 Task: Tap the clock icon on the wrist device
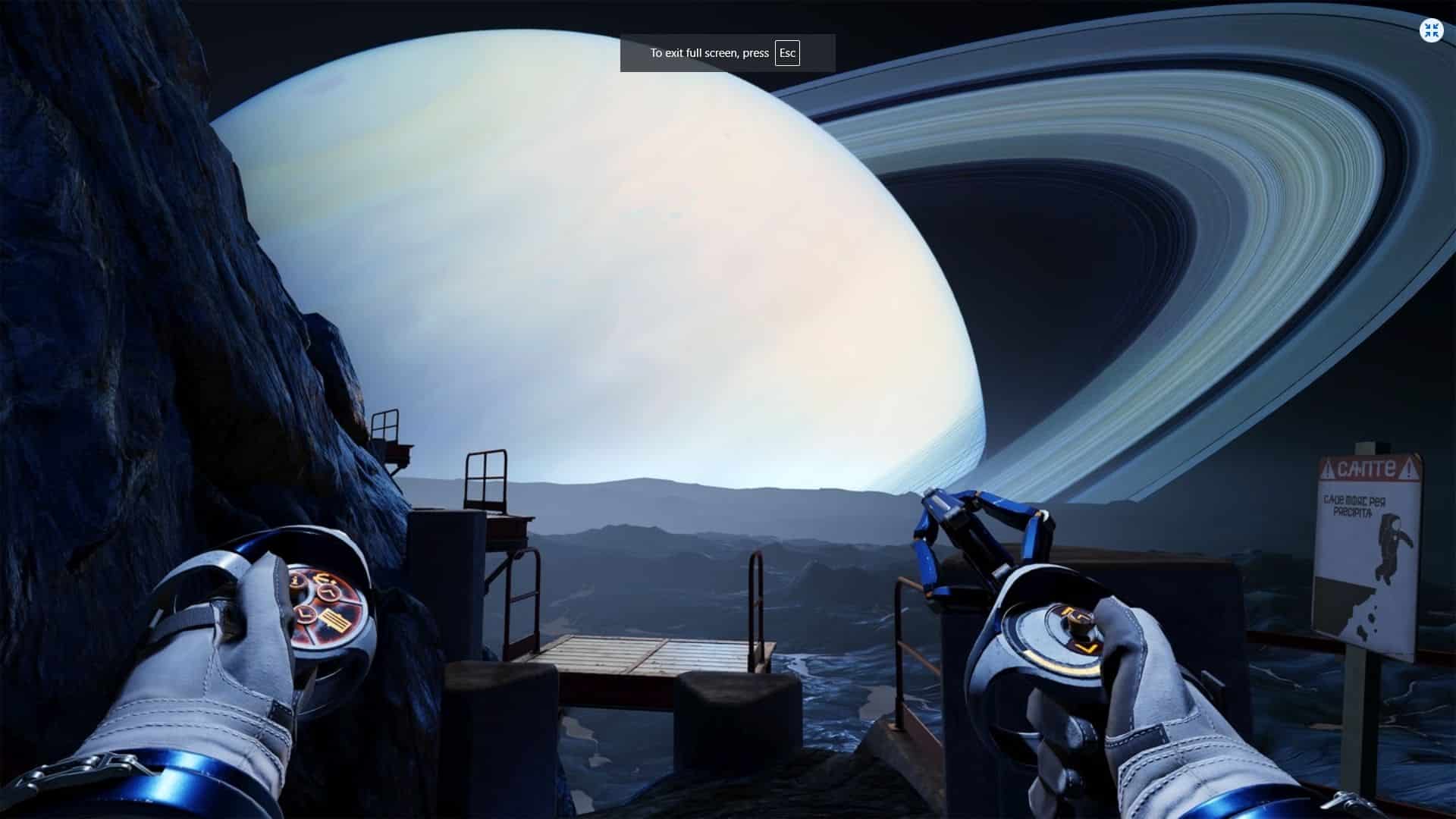tap(328, 592)
